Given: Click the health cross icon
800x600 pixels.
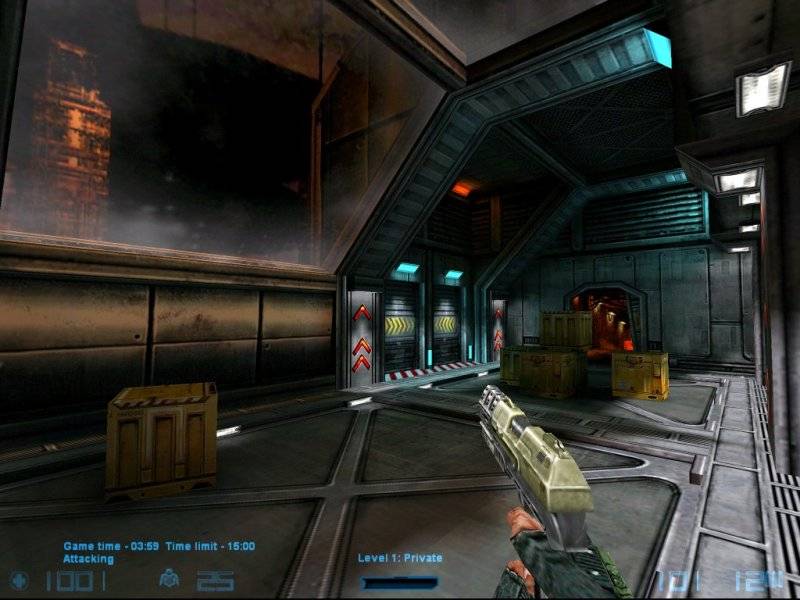Looking at the screenshot, I should point(19,580).
